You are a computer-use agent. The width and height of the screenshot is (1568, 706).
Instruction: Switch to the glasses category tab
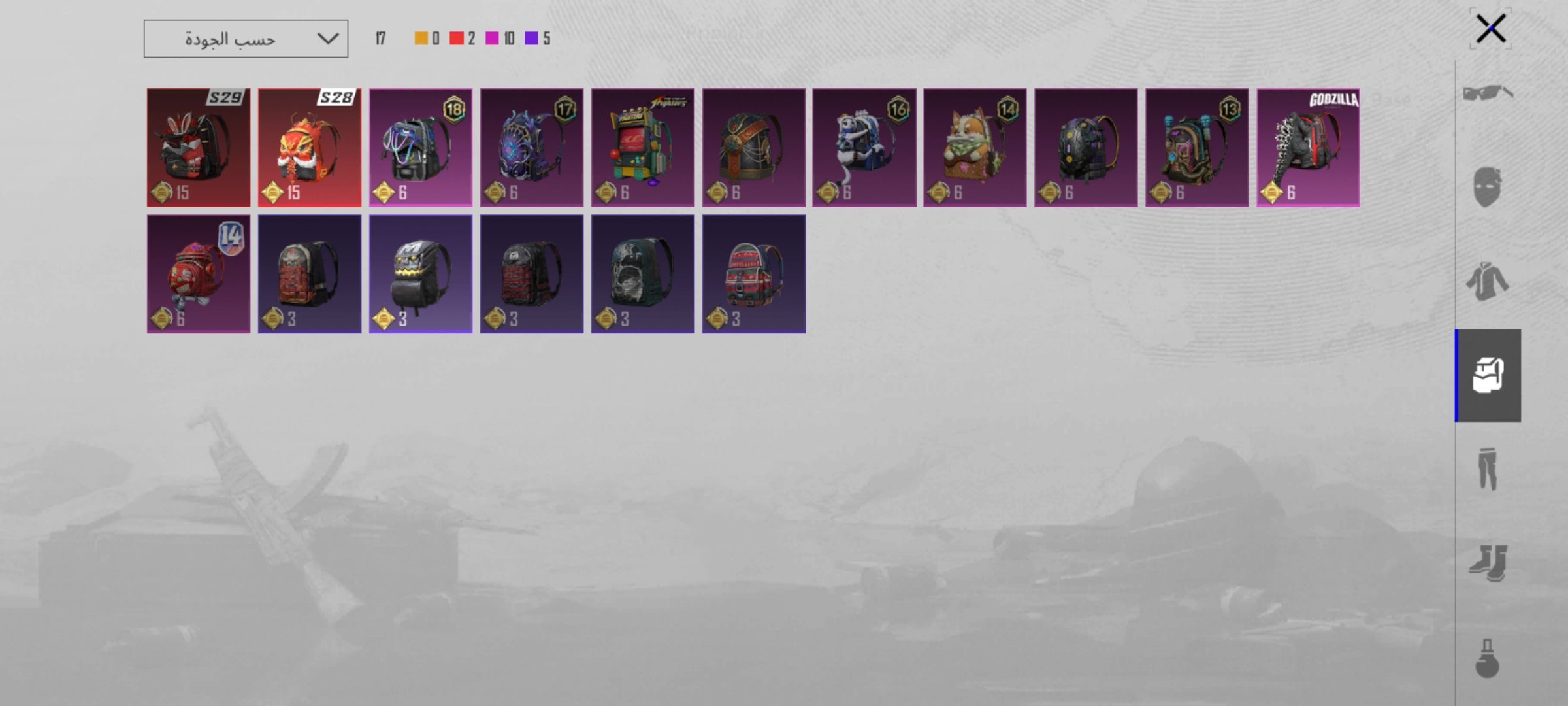(1488, 93)
